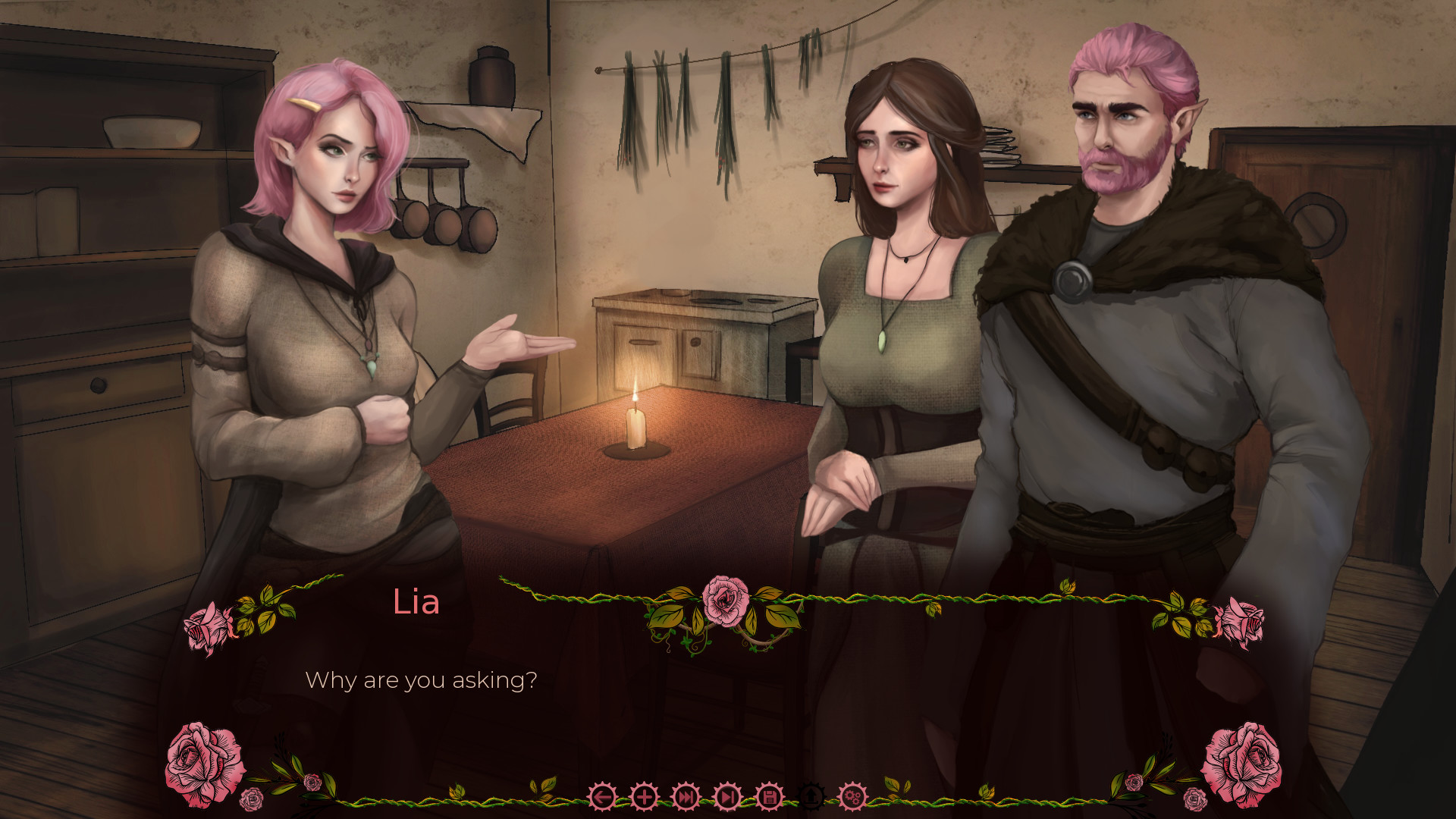Quick save using the floppy disk icon
The height and width of the screenshot is (819, 1456).
(x=768, y=796)
